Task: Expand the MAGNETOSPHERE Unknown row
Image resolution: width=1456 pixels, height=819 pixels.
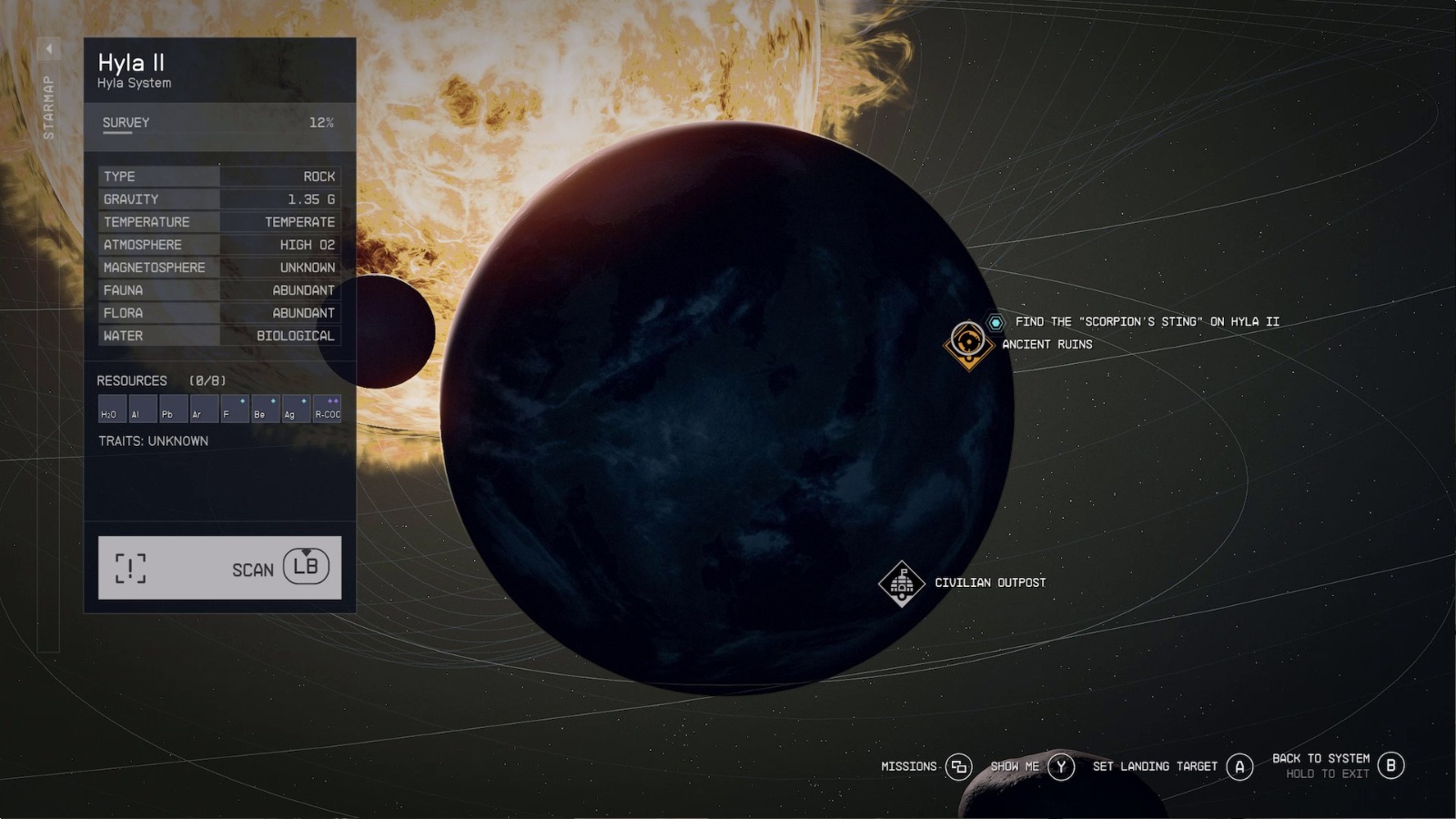Action: [218, 267]
